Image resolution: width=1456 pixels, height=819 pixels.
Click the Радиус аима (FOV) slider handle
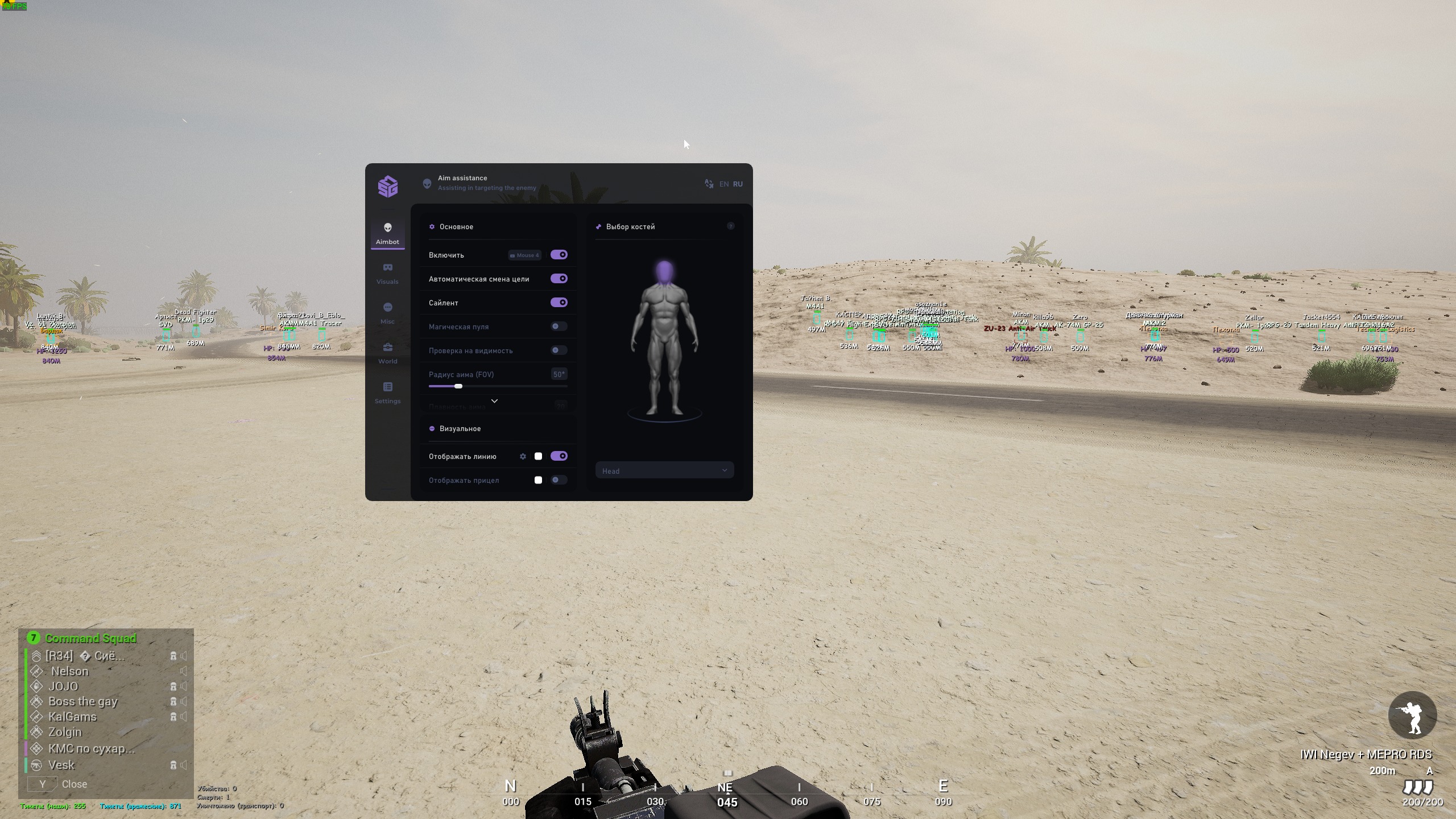[x=458, y=386]
